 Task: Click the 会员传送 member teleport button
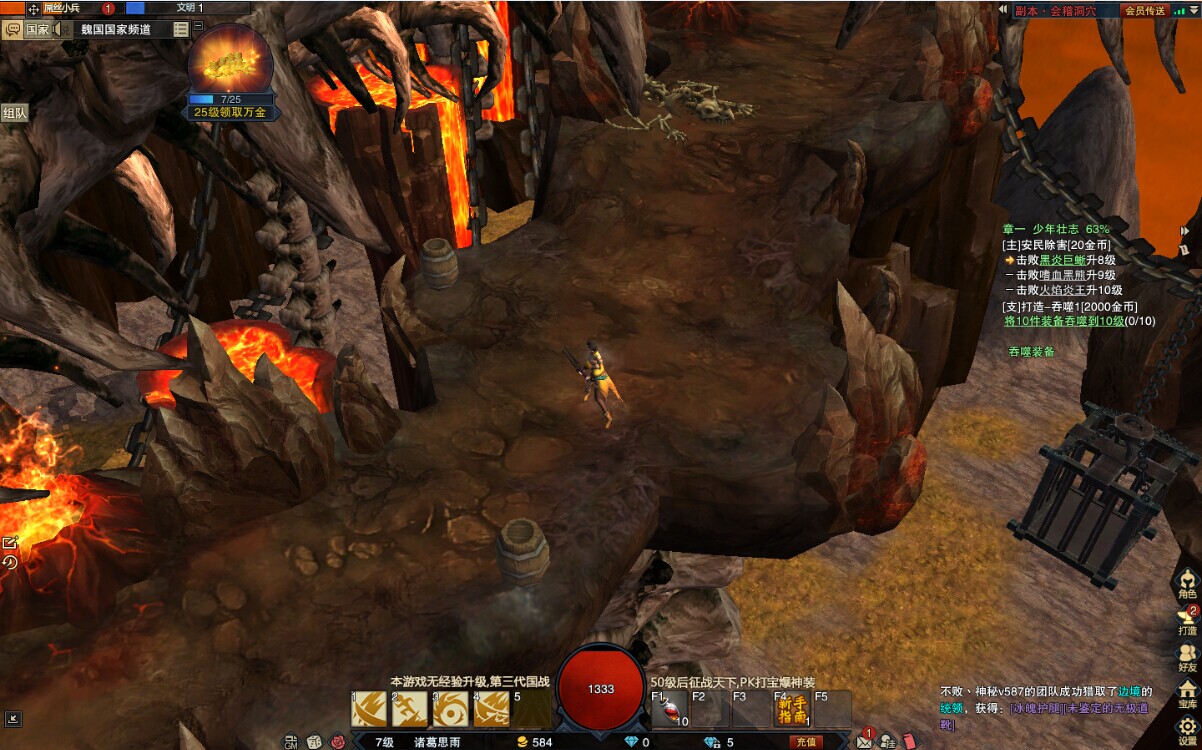tap(1144, 11)
